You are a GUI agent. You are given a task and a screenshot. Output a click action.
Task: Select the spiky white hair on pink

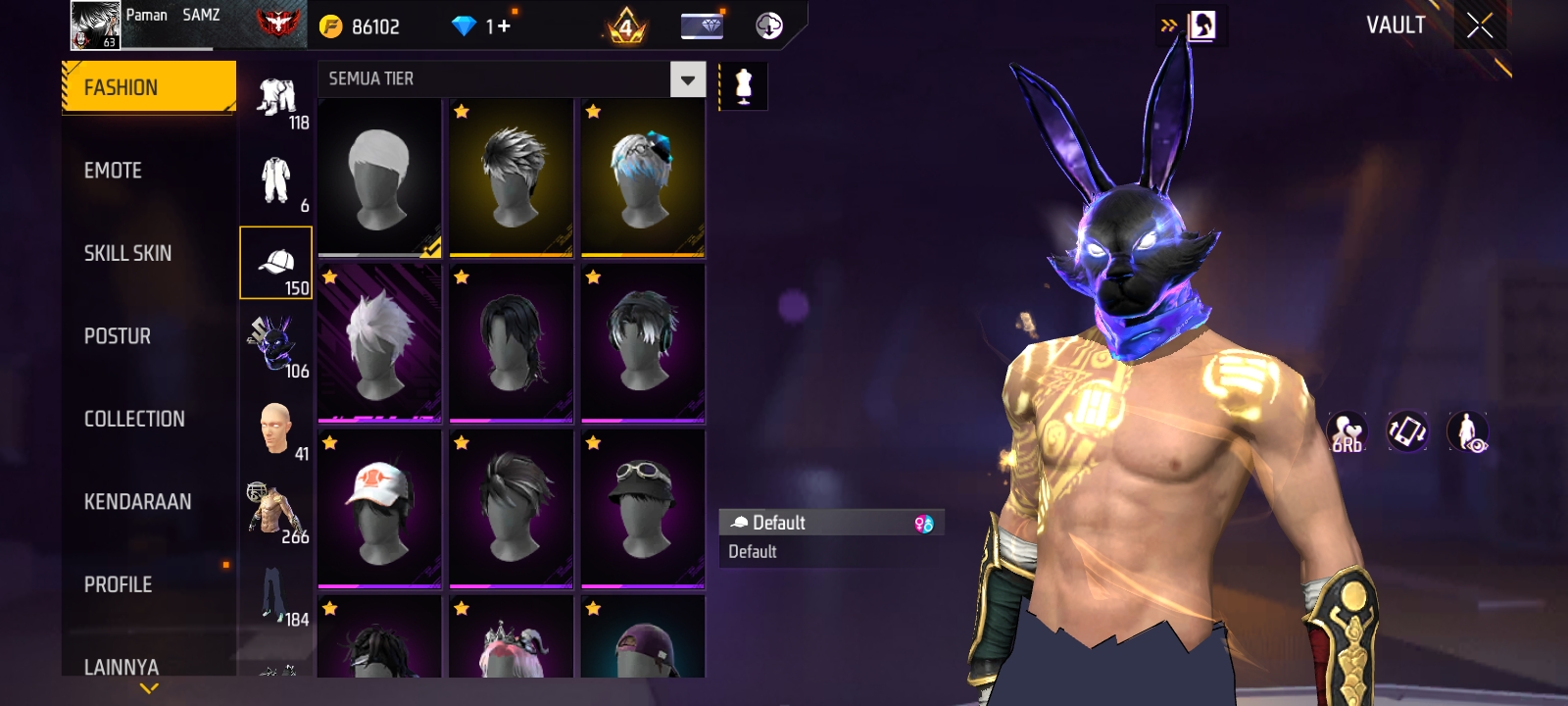click(x=379, y=343)
